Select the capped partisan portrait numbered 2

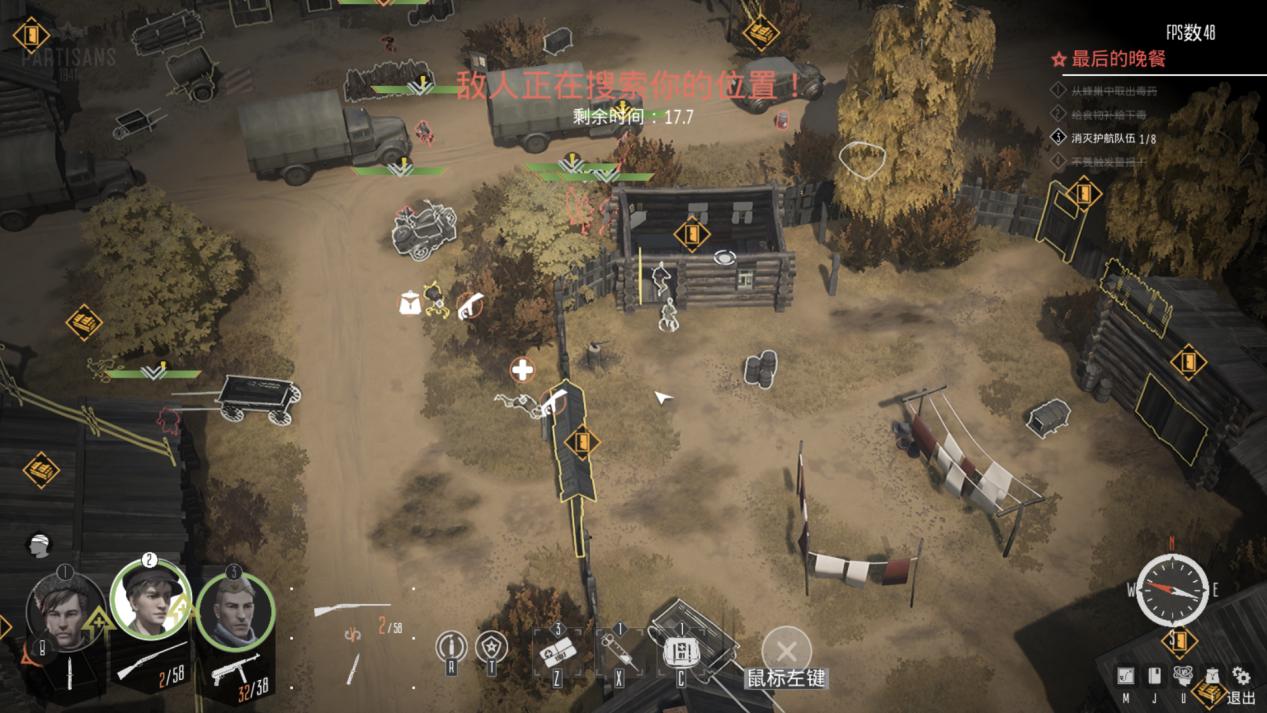pyautogui.click(x=150, y=599)
